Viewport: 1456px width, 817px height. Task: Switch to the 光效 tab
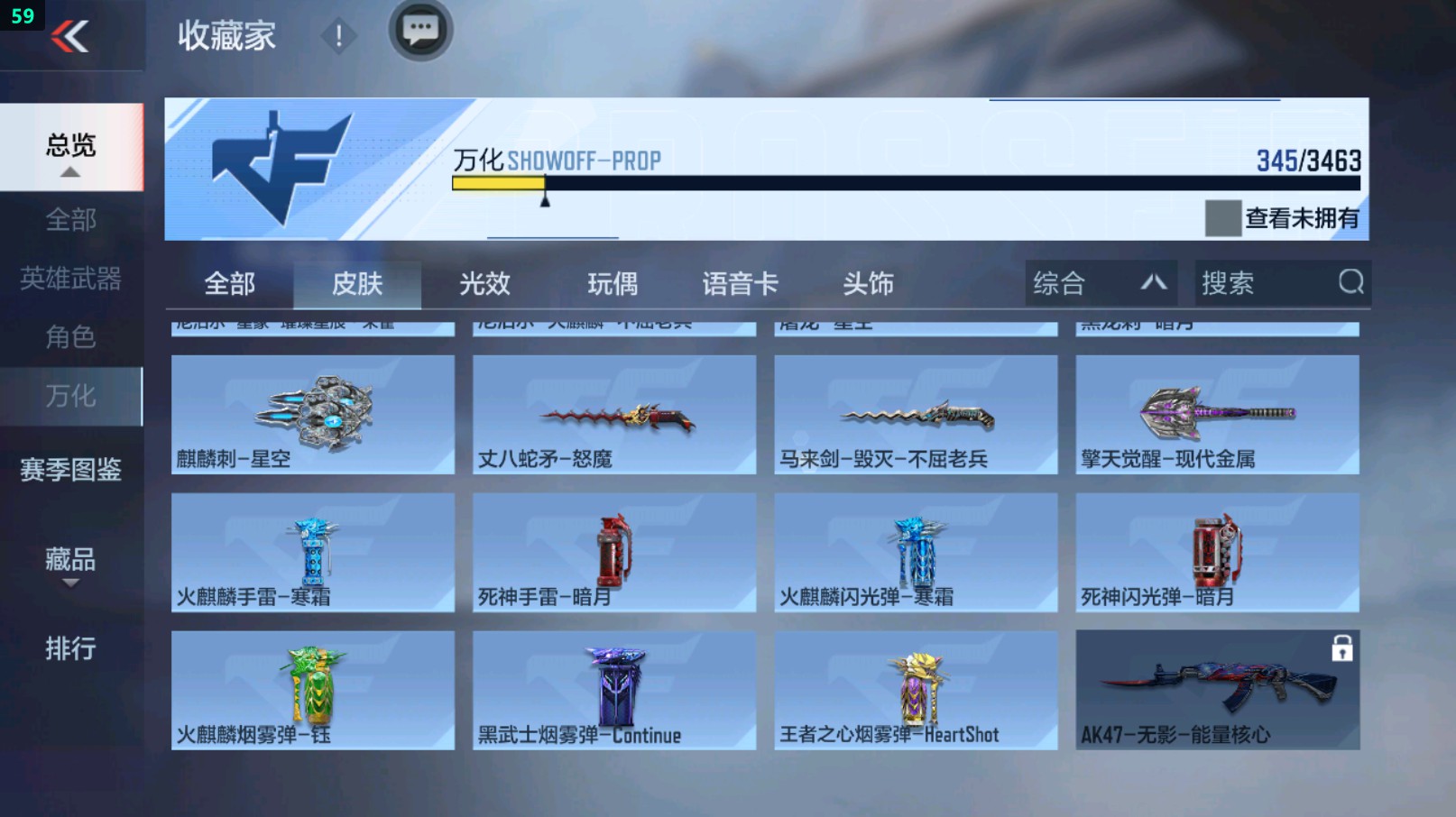coord(485,283)
